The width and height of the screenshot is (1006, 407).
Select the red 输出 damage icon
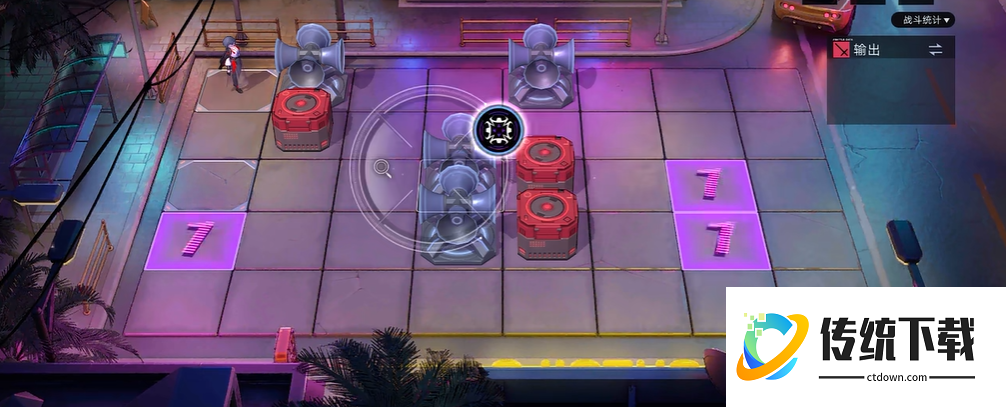point(841,49)
